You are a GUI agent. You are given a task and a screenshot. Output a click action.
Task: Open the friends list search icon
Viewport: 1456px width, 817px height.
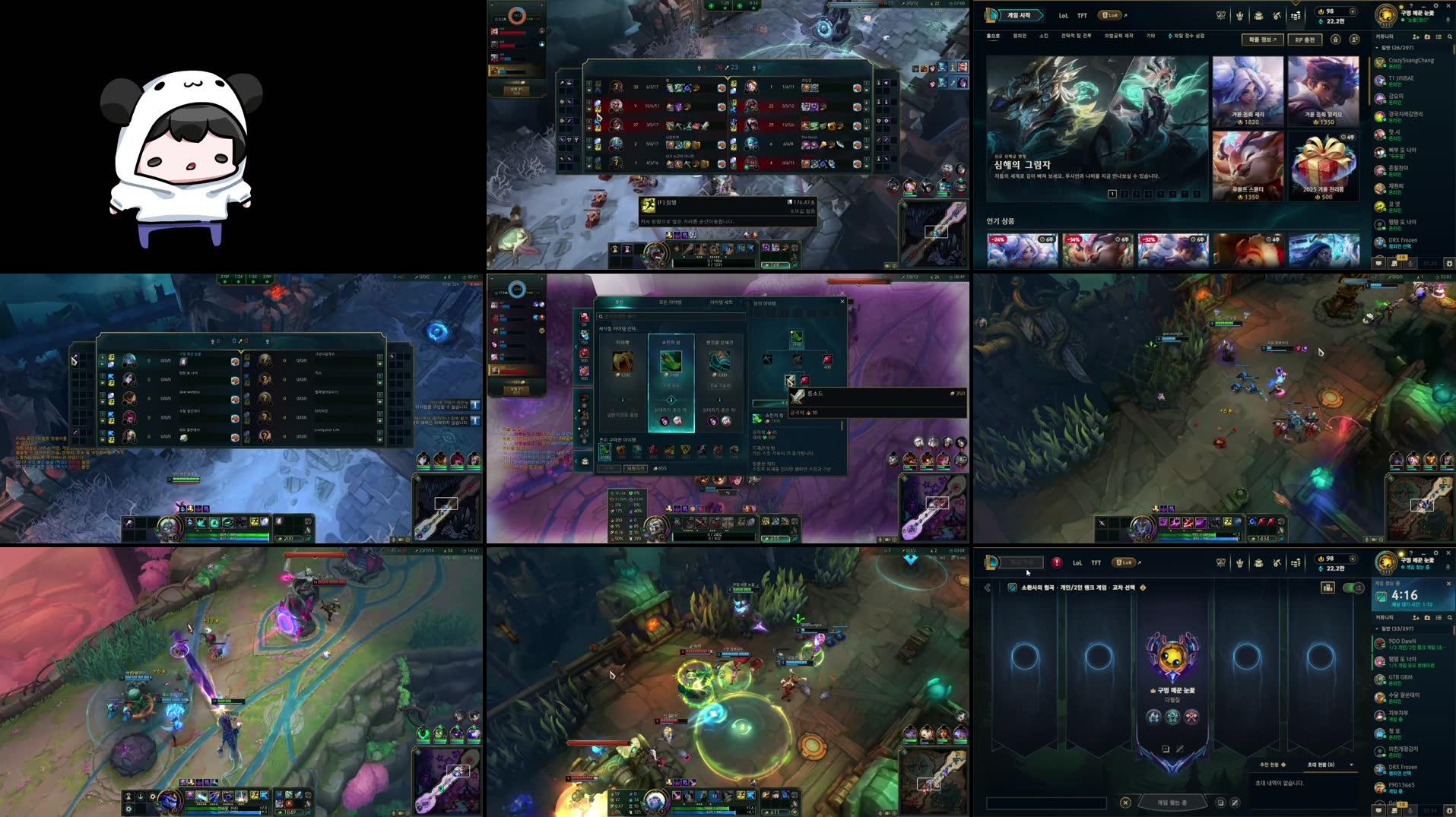(x=1450, y=37)
